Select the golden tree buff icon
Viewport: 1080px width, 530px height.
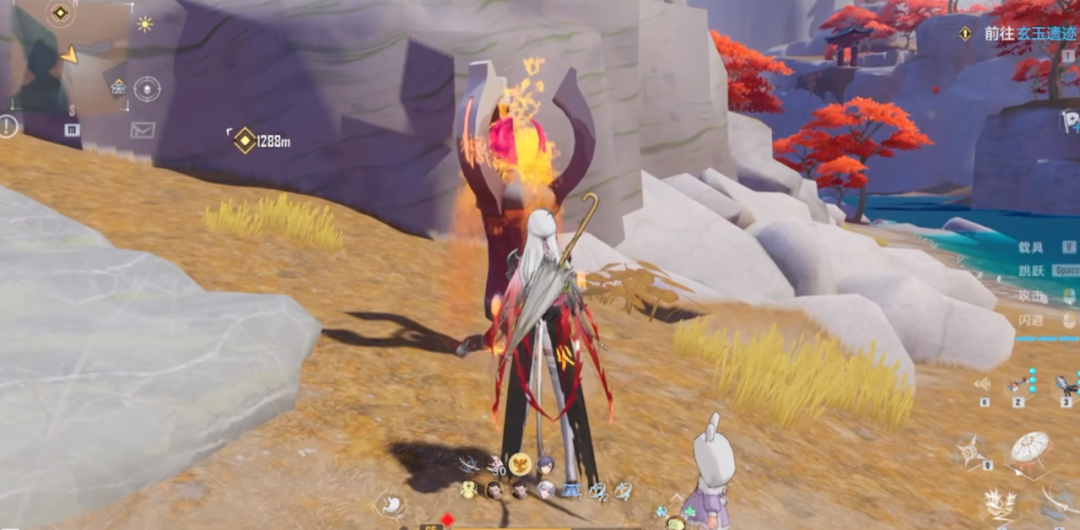tap(520, 464)
